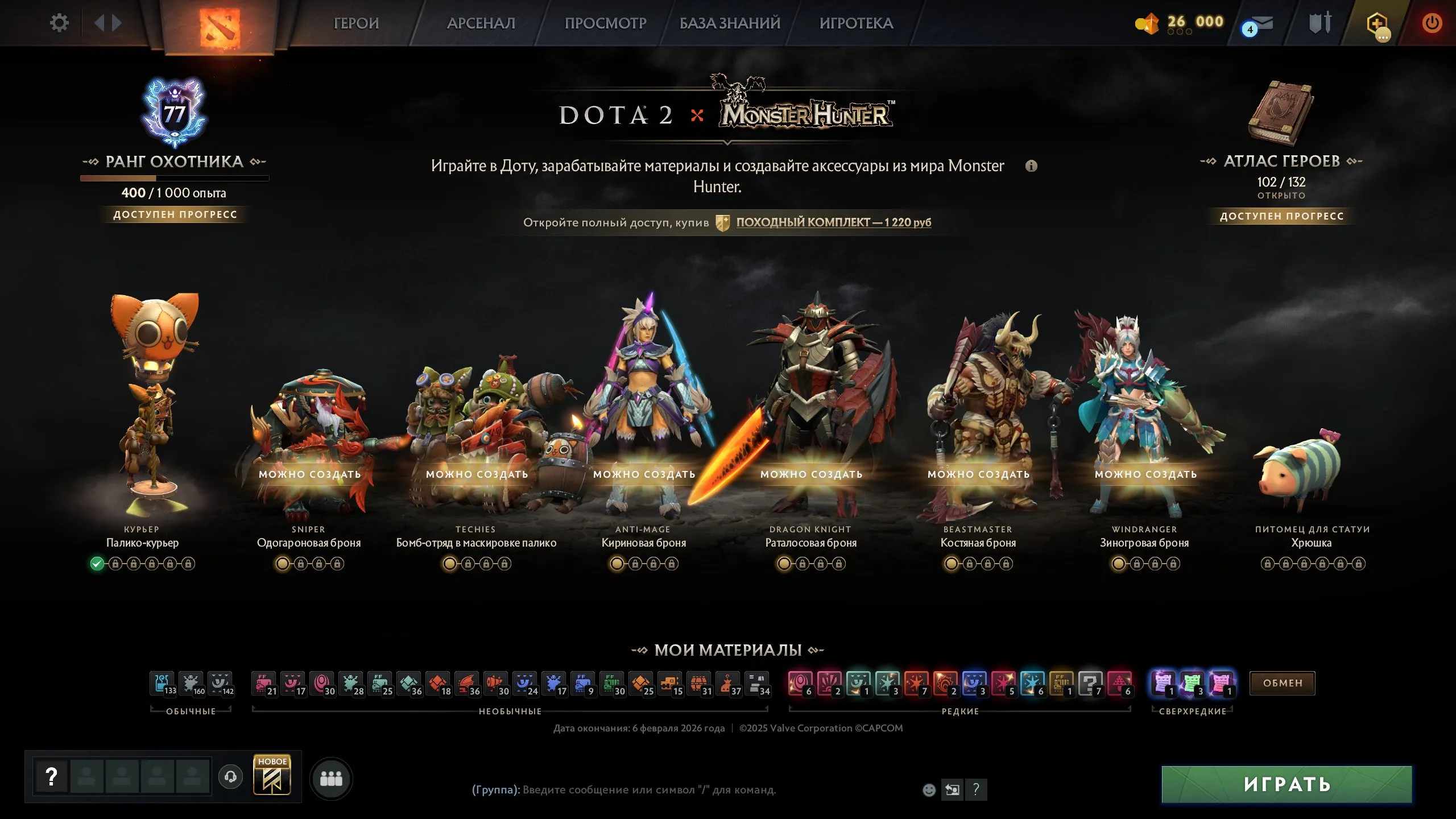Viewport: 1456px width, 819px height.
Task: Click the Hunter Rank experience progress bar
Action: coord(175,177)
